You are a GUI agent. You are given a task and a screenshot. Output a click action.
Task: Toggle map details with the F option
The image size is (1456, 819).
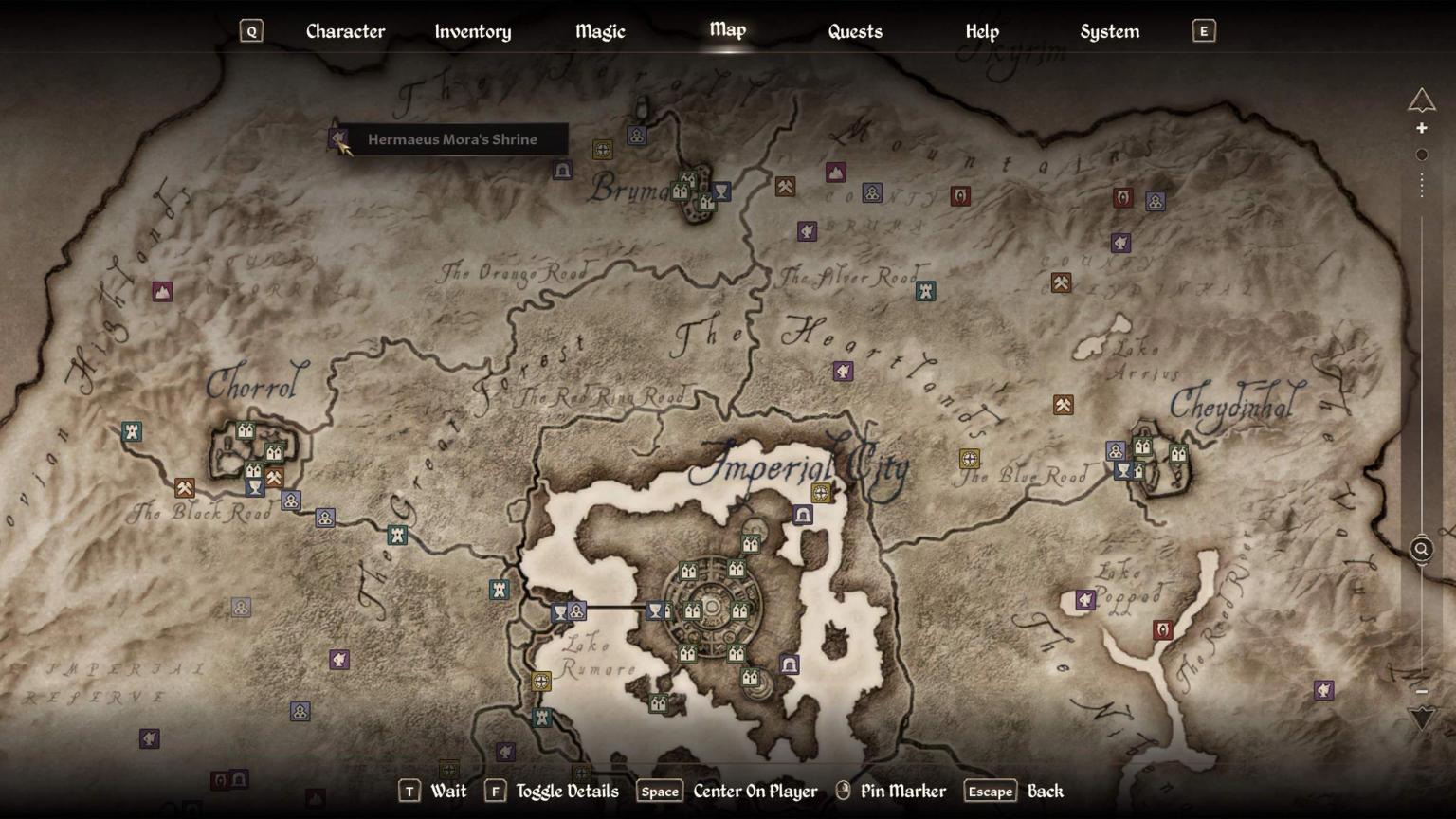pos(494,791)
